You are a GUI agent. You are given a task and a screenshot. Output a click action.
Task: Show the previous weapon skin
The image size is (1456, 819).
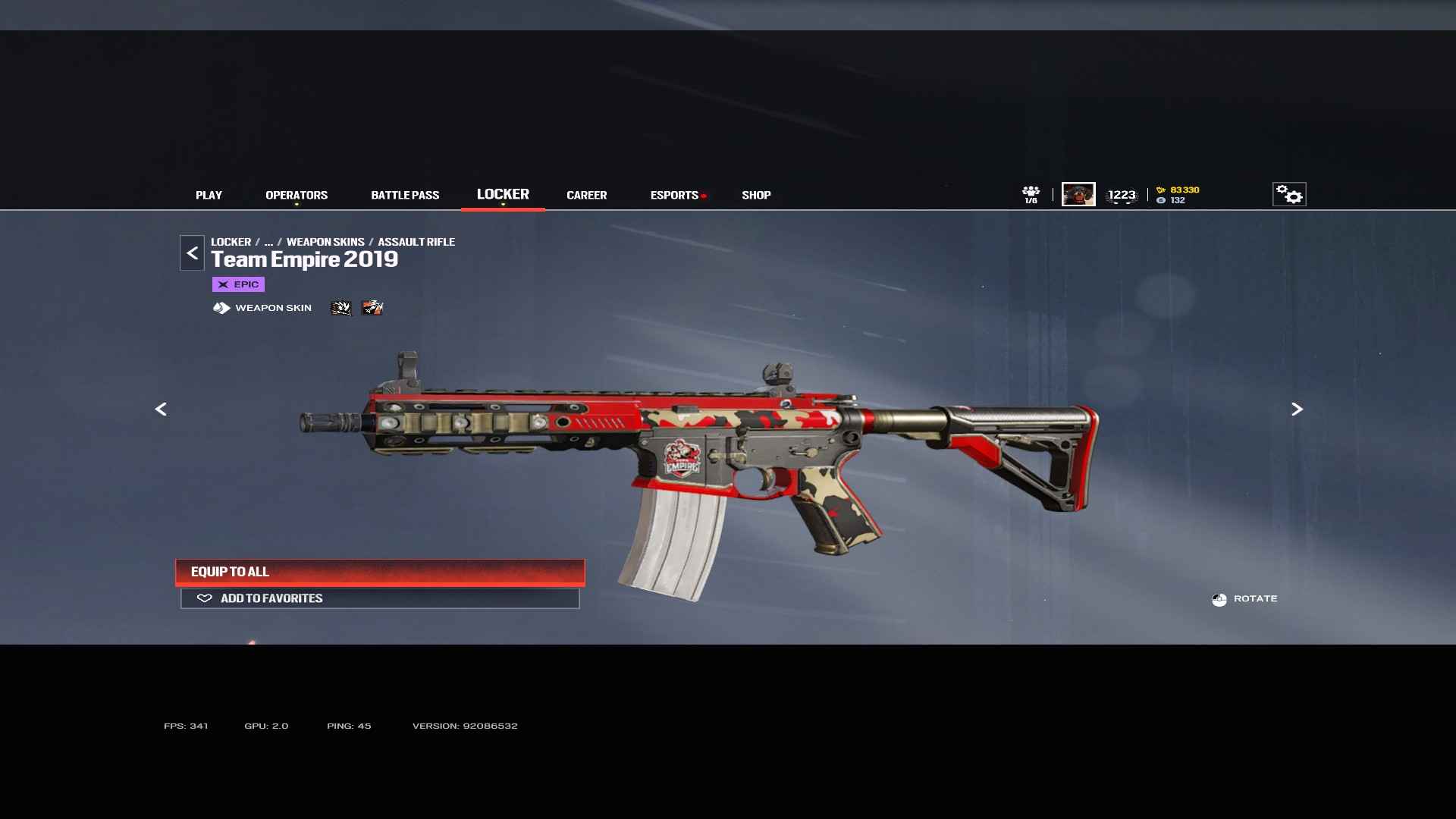coord(161,409)
